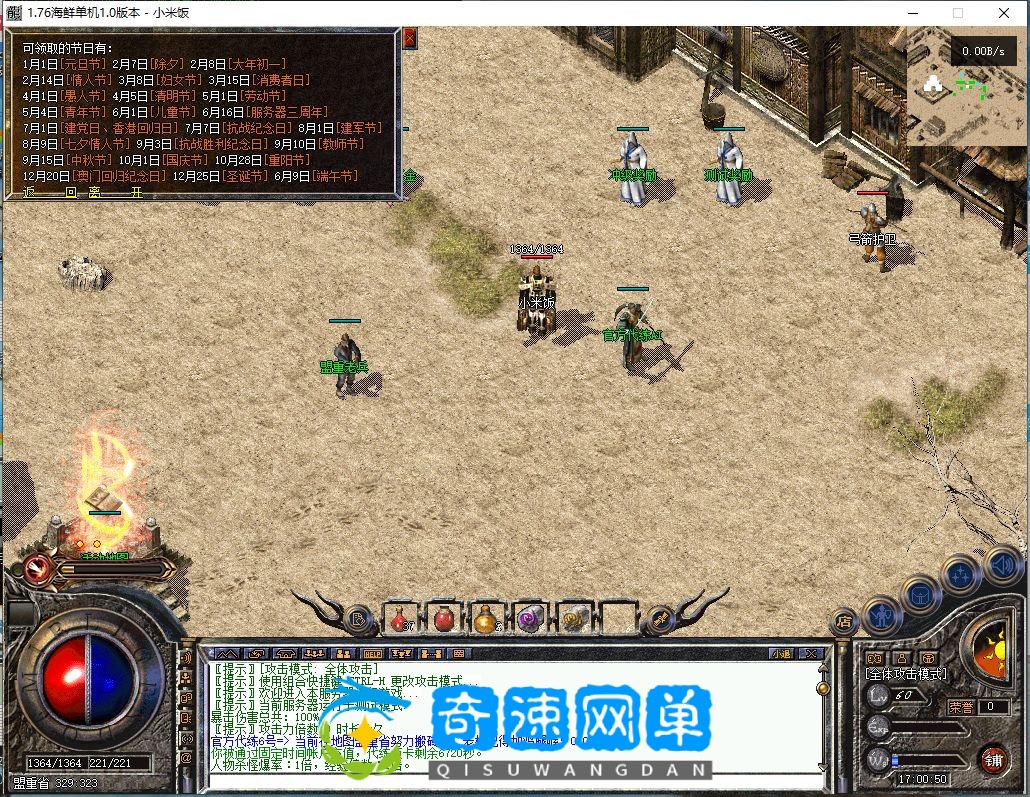Click the red 铺 stall button
This screenshot has height=797, width=1030.
992,757
